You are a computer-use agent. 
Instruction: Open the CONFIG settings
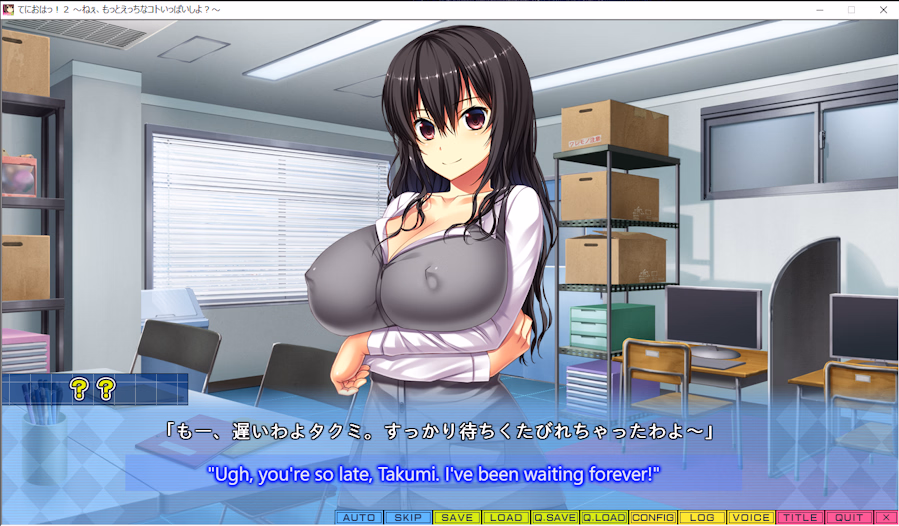(x=653, y=518)
